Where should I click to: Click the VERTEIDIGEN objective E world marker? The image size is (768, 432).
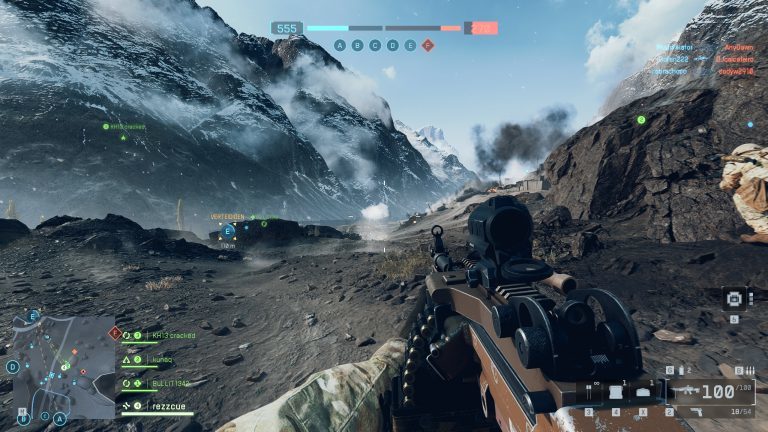pos(228,232)
